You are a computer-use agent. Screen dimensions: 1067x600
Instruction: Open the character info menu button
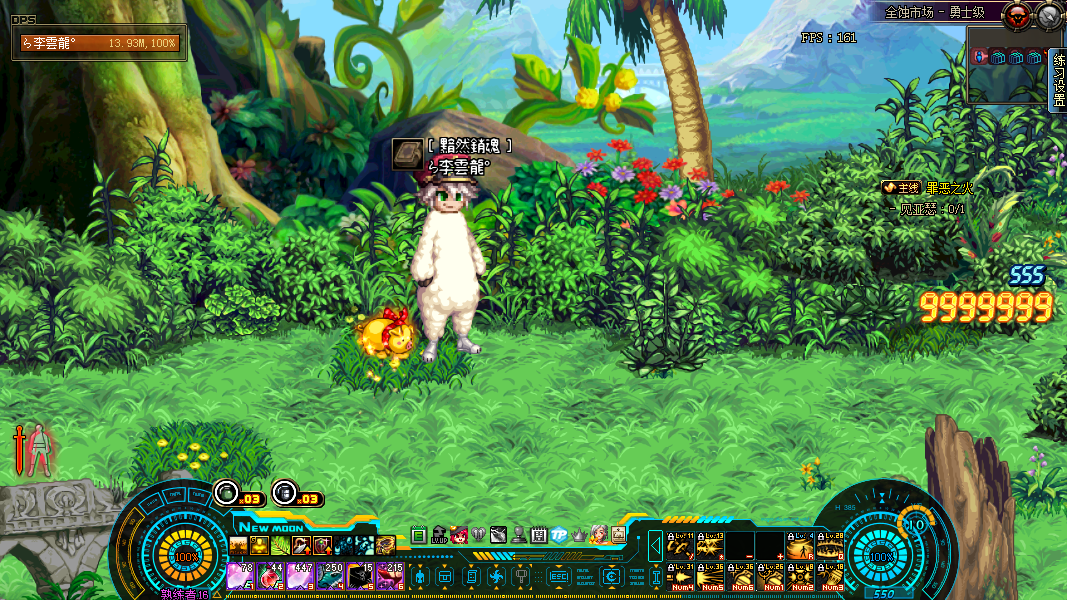(421, 576)
